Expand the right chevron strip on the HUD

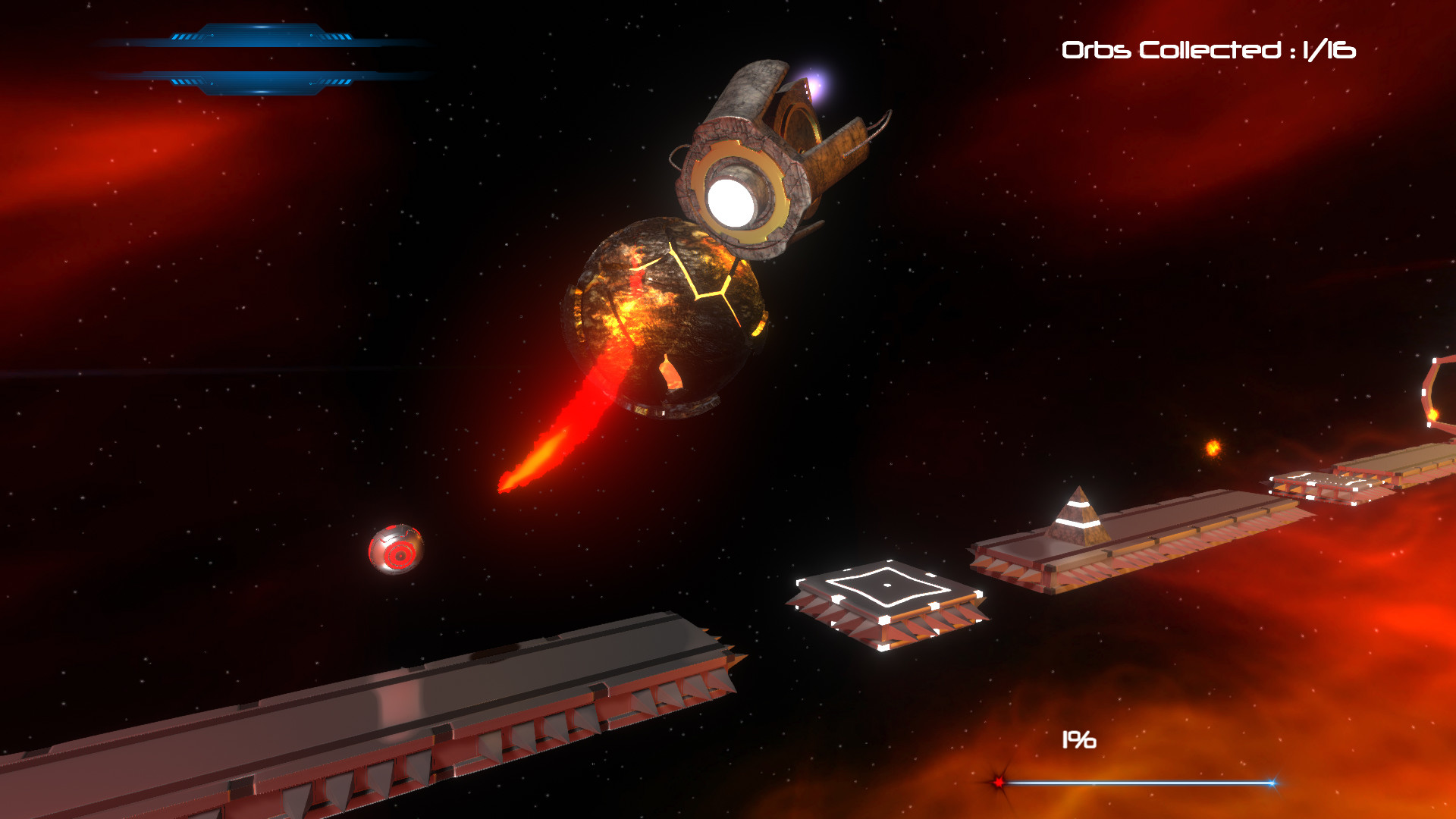tap(334, 35)
